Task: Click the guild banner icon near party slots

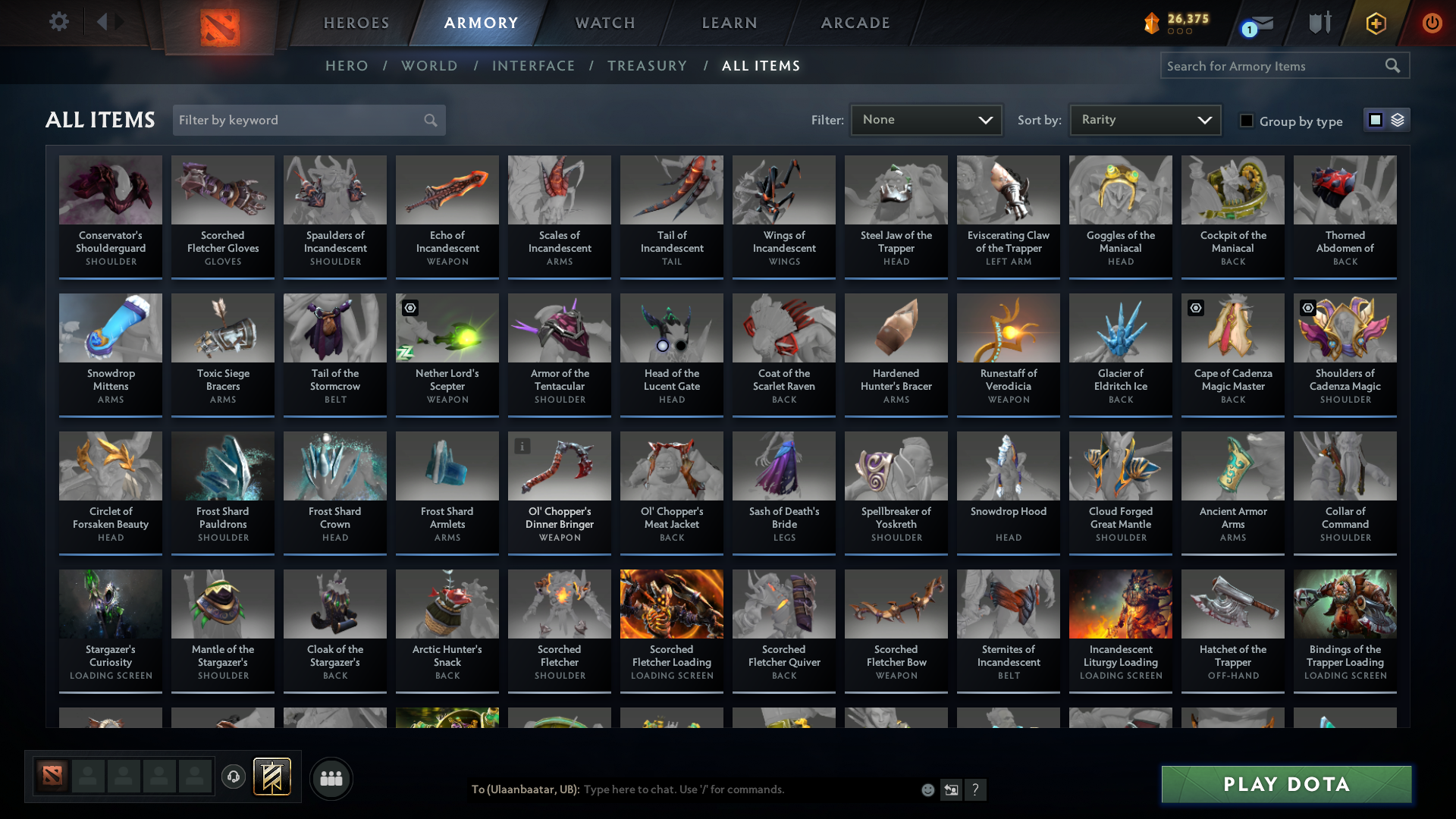Action: point(273,777)
